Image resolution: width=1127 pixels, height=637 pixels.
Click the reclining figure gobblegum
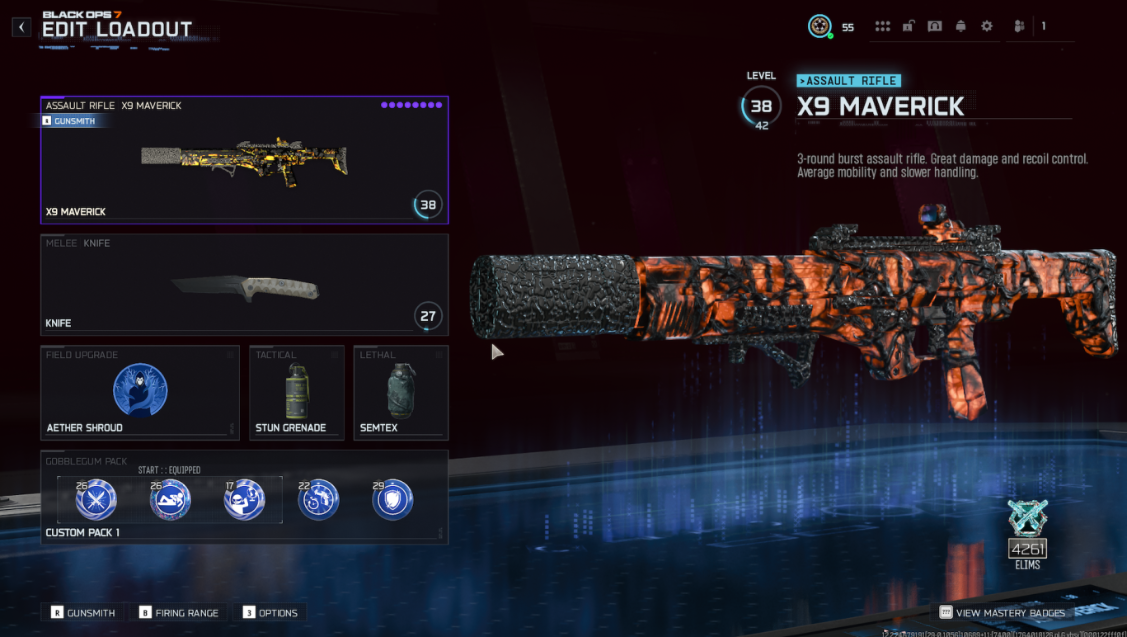[170, 499]
